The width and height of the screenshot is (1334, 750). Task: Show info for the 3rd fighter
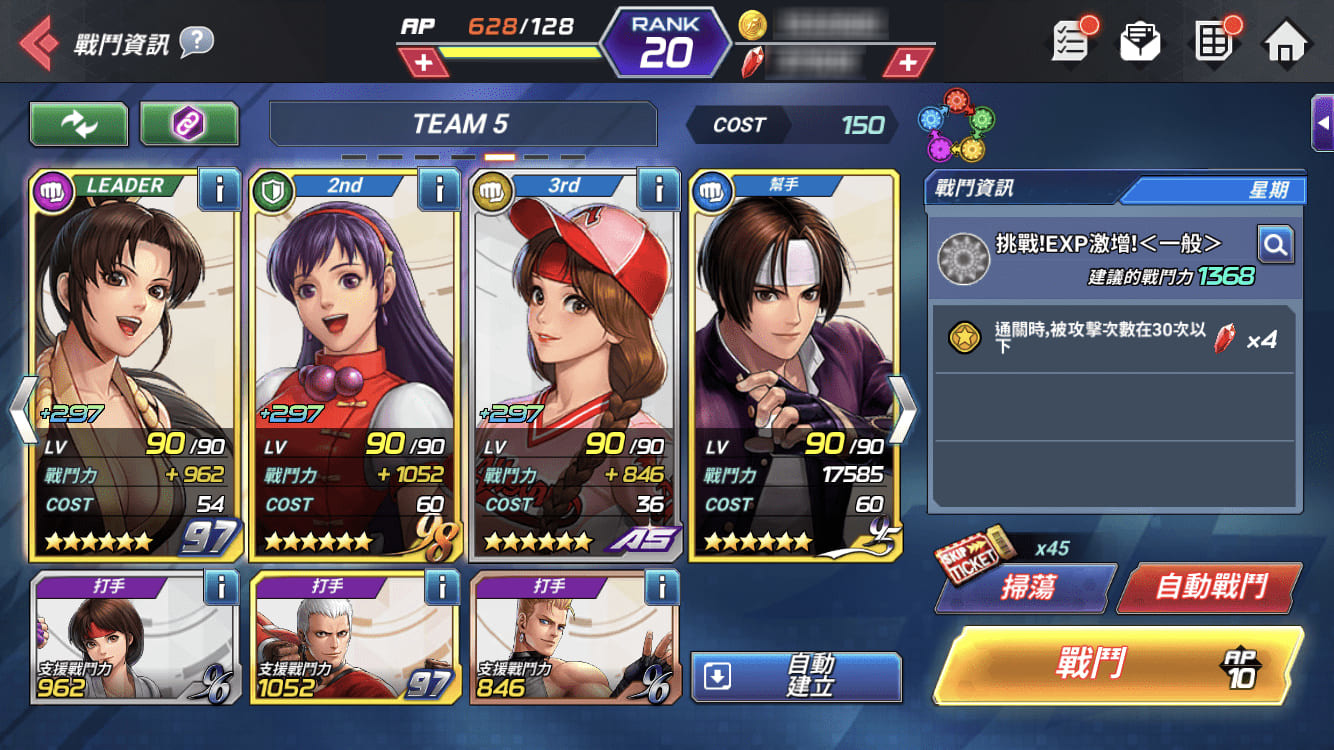[x=657, y=189]
